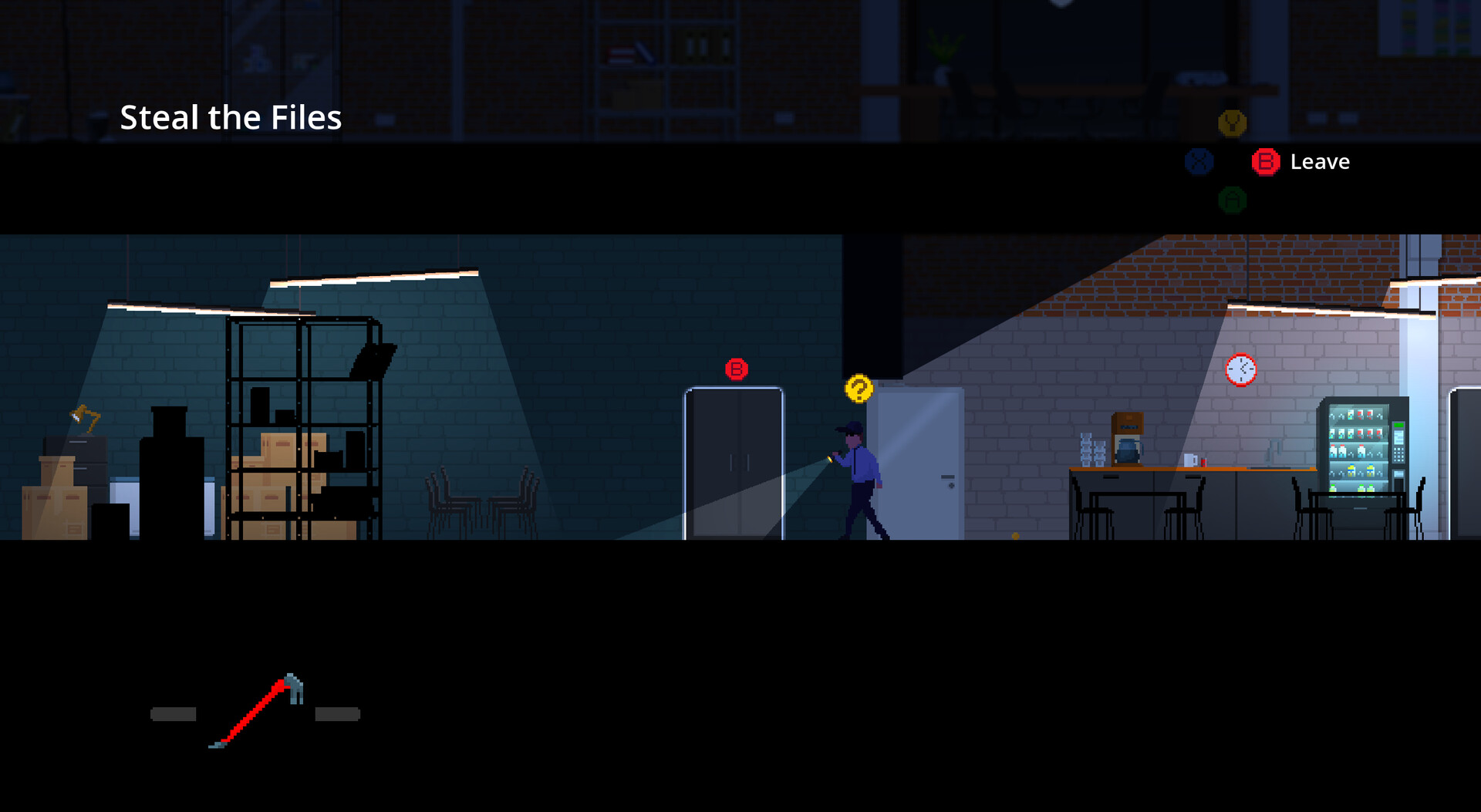
Task: Click the yellow question mark above the guard
Action: click(x=859, y=389)
